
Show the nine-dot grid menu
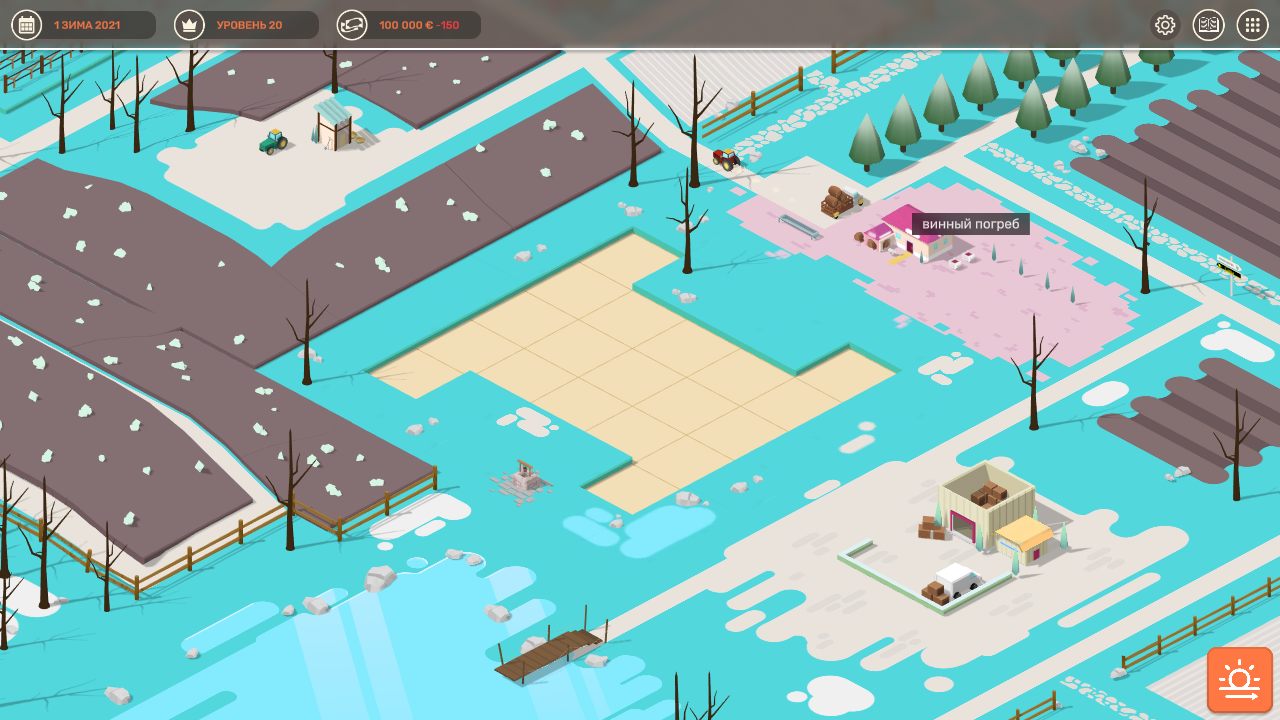1253,25
